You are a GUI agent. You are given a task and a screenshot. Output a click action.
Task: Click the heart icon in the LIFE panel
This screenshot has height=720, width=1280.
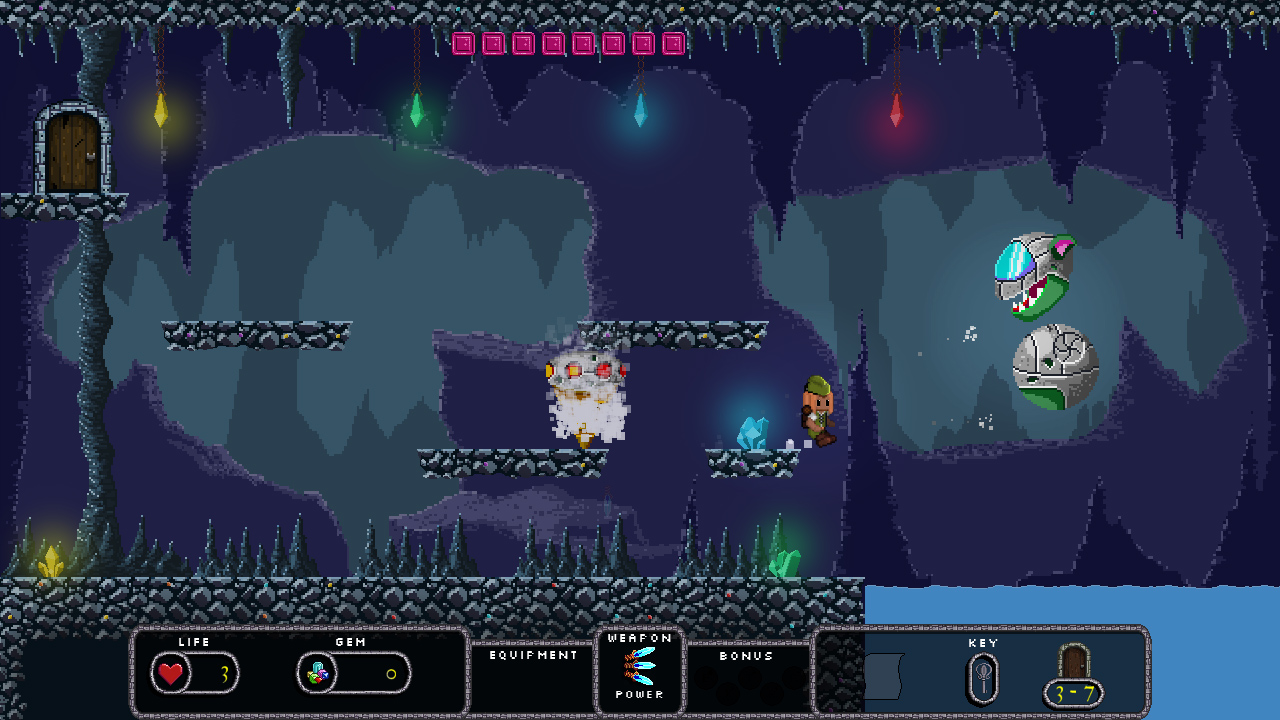tap(168, 673)
